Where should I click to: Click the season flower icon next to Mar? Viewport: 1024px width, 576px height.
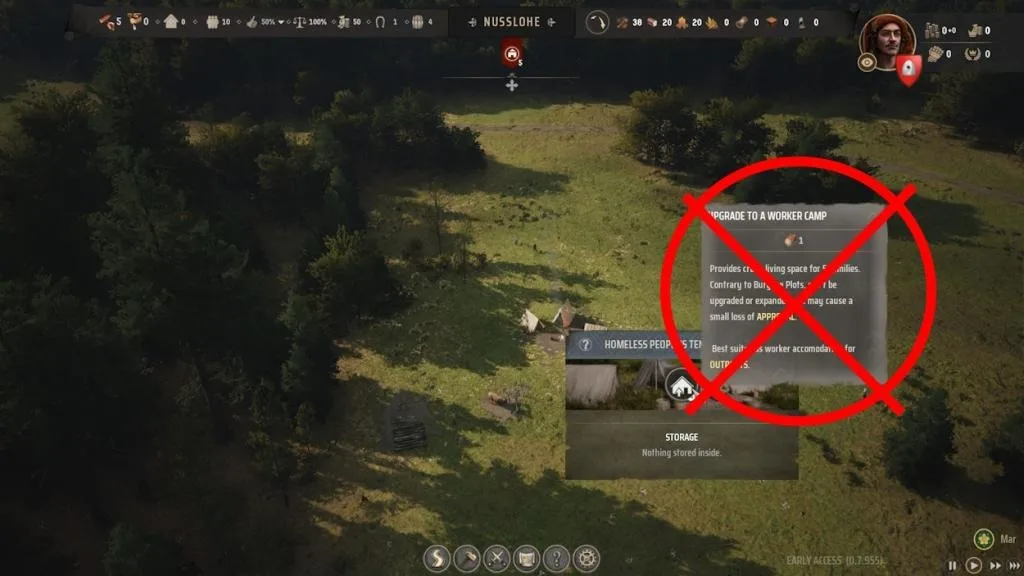point(983,539)
